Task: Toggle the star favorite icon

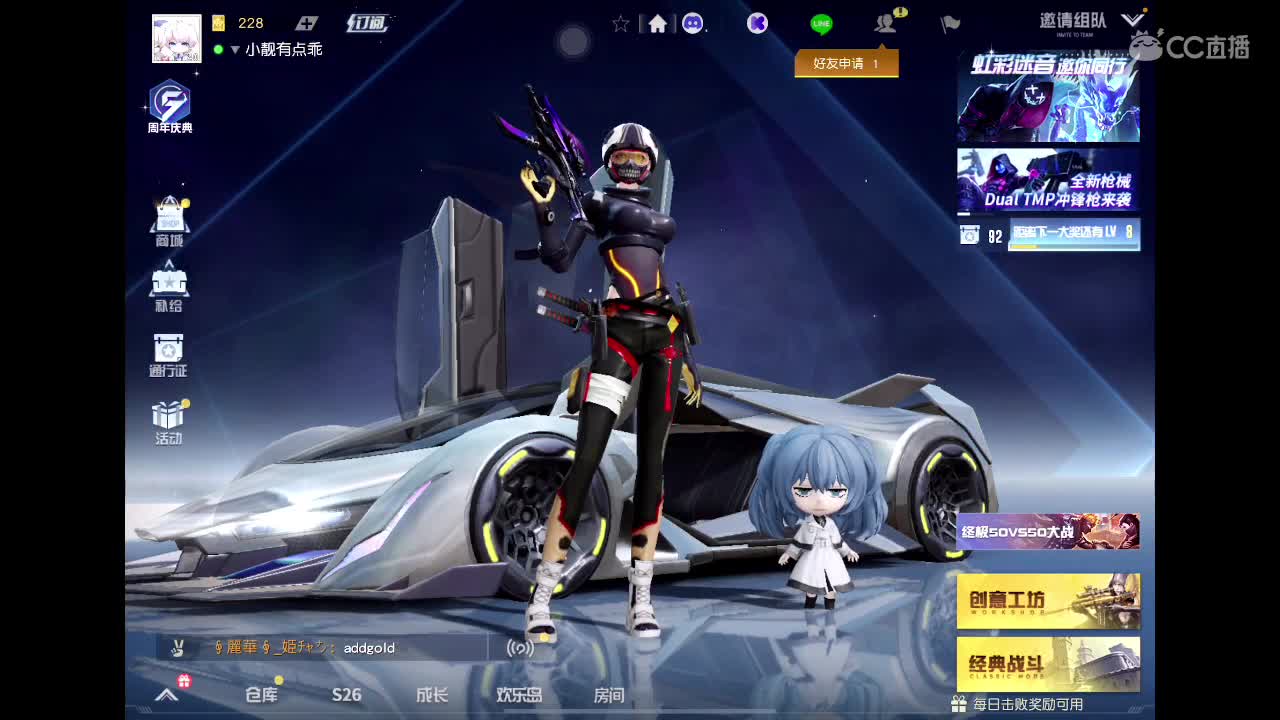Action: (x=620, y=24)
